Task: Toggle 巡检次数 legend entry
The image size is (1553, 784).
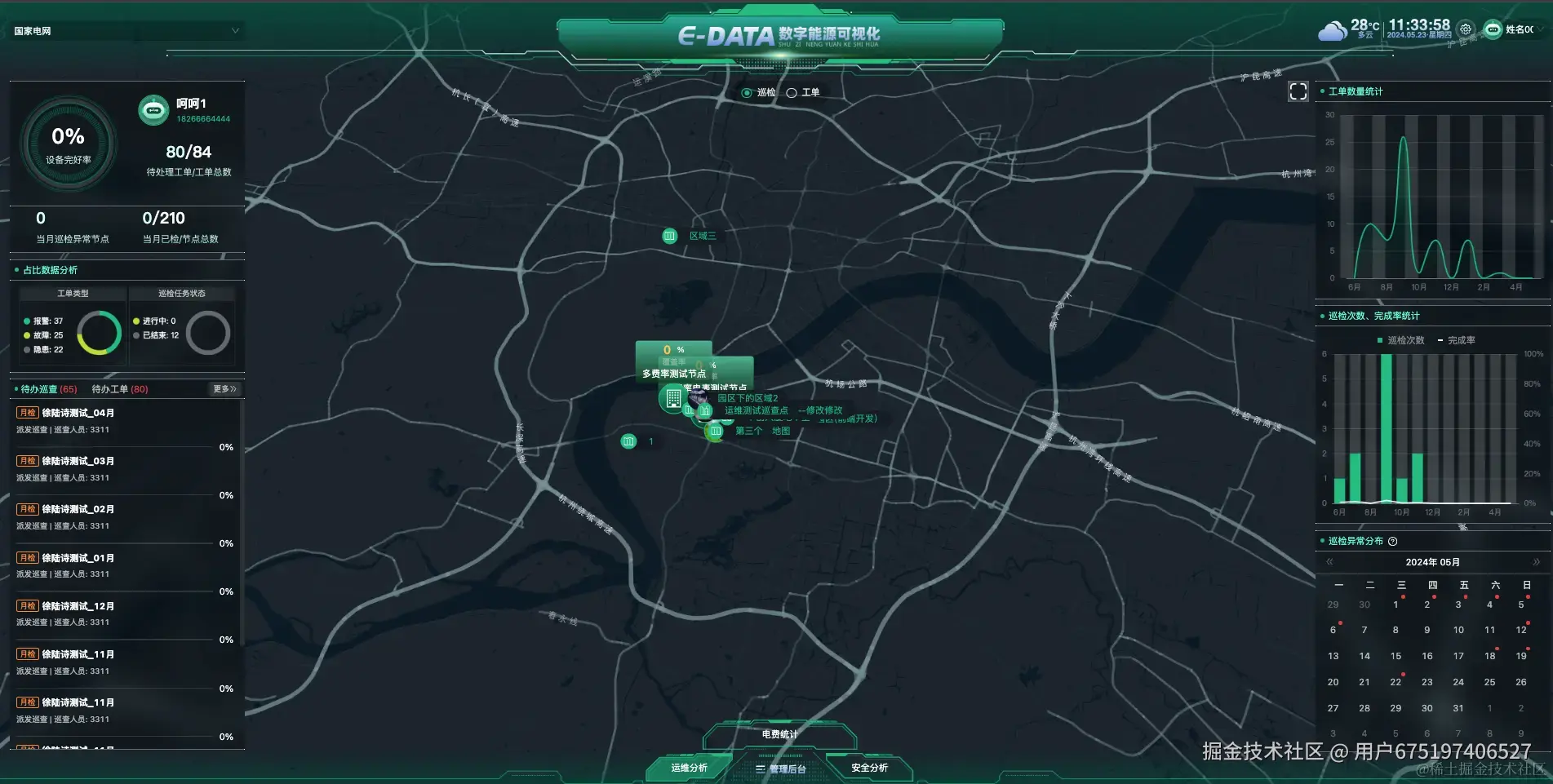Action: click(1400, 340)
